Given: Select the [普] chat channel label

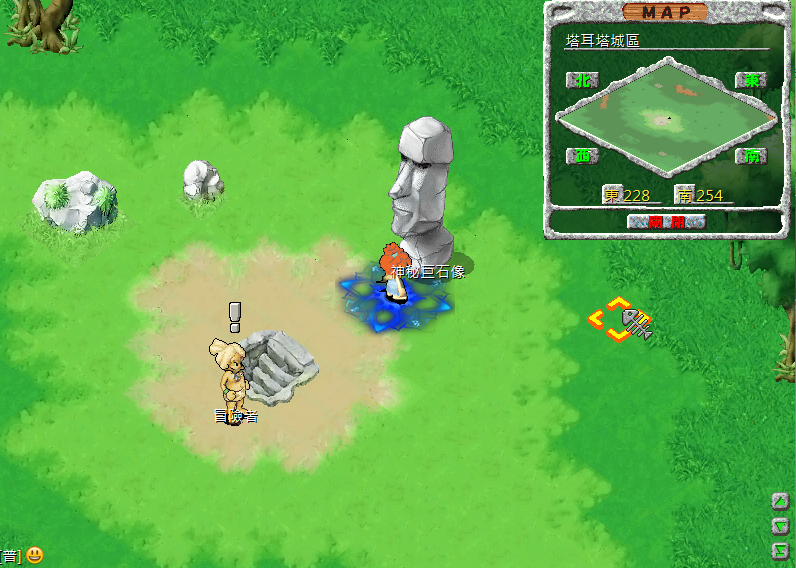Looking at the screenshot, I should click(x=11, y=556).
